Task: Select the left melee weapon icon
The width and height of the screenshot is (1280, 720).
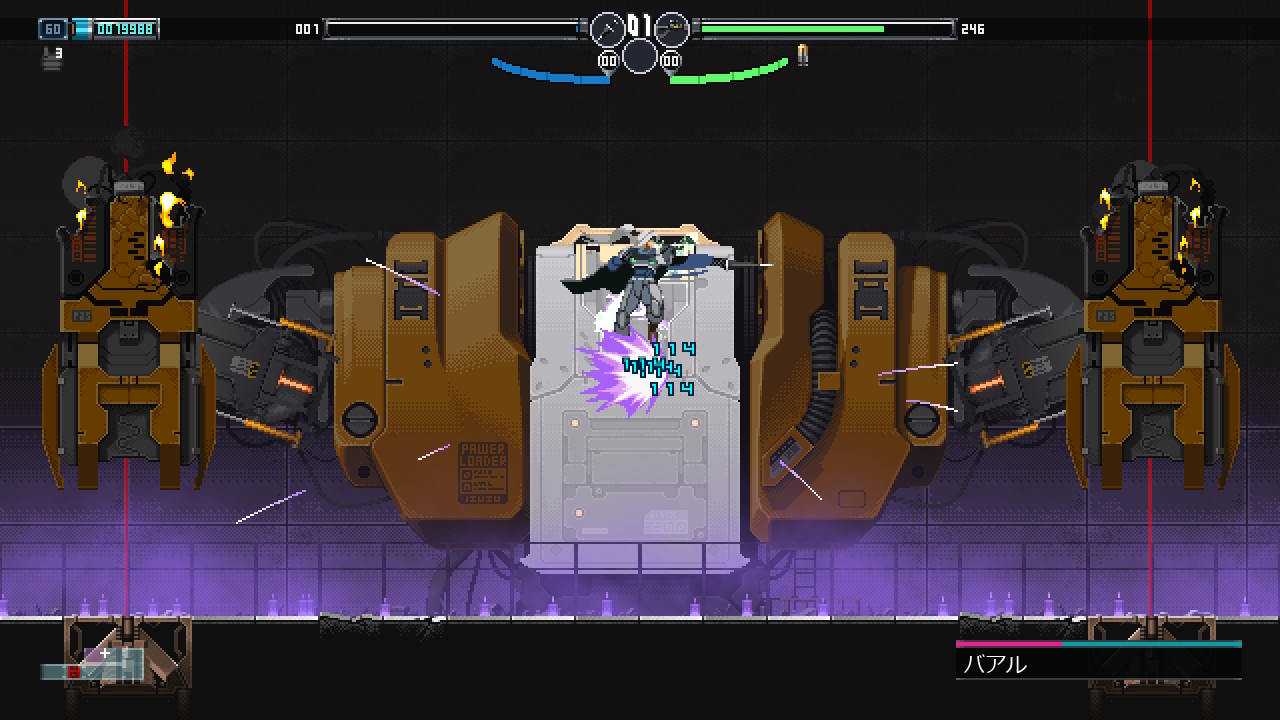Action: pos(607,29)
